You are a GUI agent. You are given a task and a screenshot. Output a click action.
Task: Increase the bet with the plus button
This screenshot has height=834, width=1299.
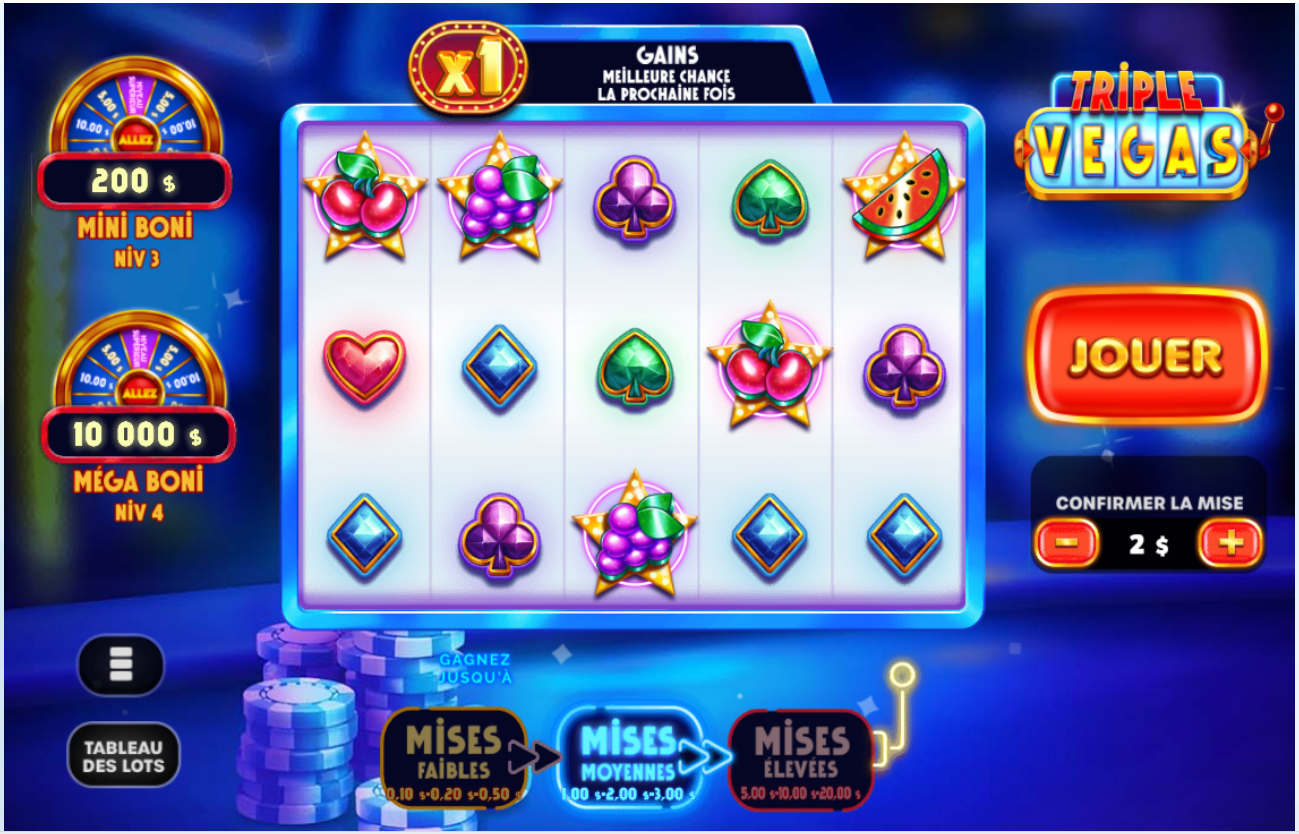pyautogui.click(x=1230, y=544)
